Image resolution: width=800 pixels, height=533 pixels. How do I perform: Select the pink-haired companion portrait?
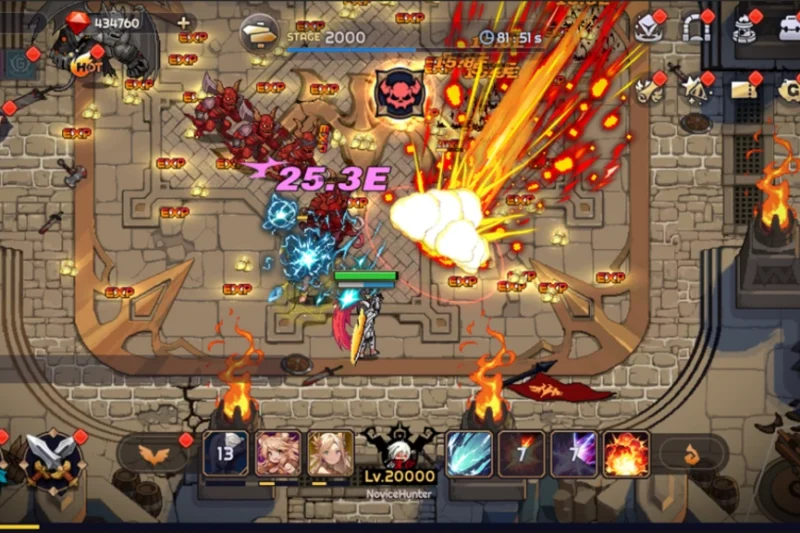tap(279, 454)
